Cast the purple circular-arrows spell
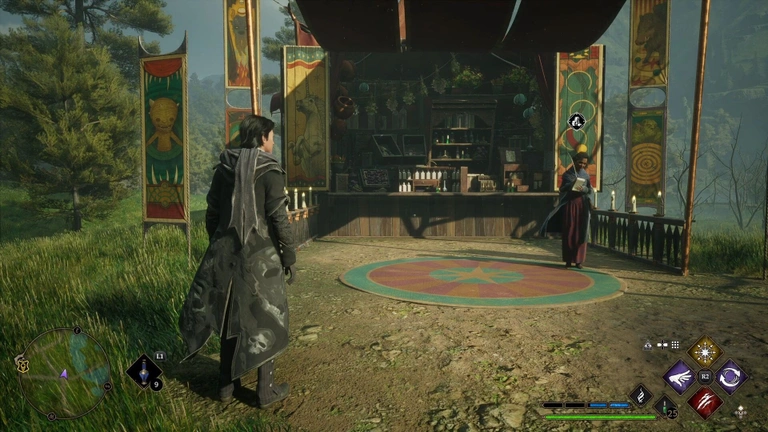Image resolution: width=768 pixels, height=432 pixels. (x=731, y=377)
